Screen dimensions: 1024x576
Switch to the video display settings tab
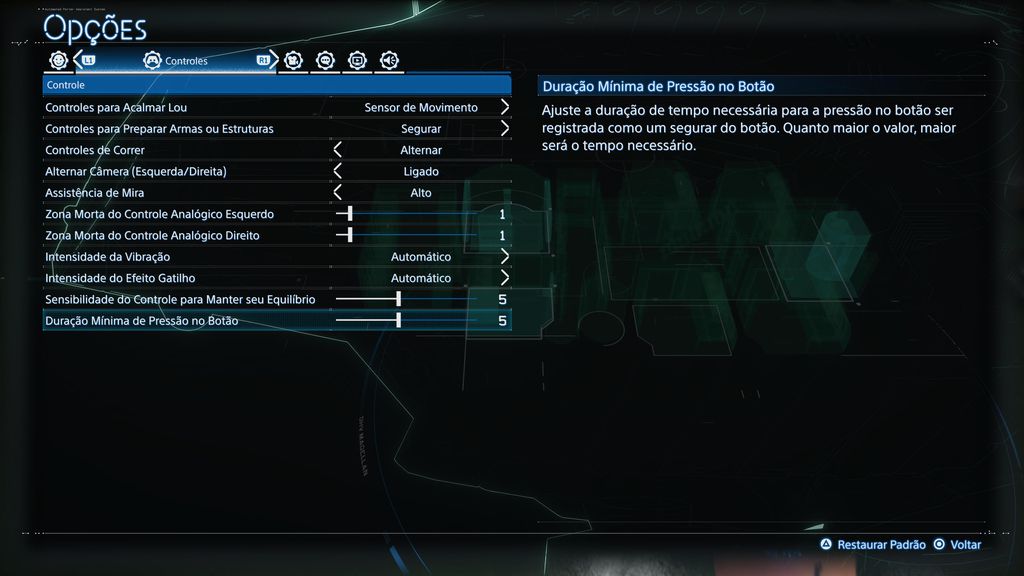click(x=357, y=60)
